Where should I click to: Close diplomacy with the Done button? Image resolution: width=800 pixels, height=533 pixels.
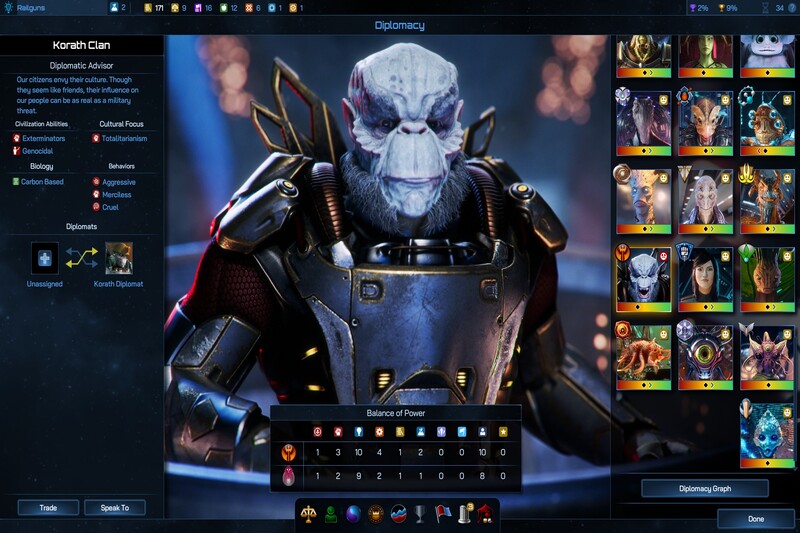tap(756, 519)
